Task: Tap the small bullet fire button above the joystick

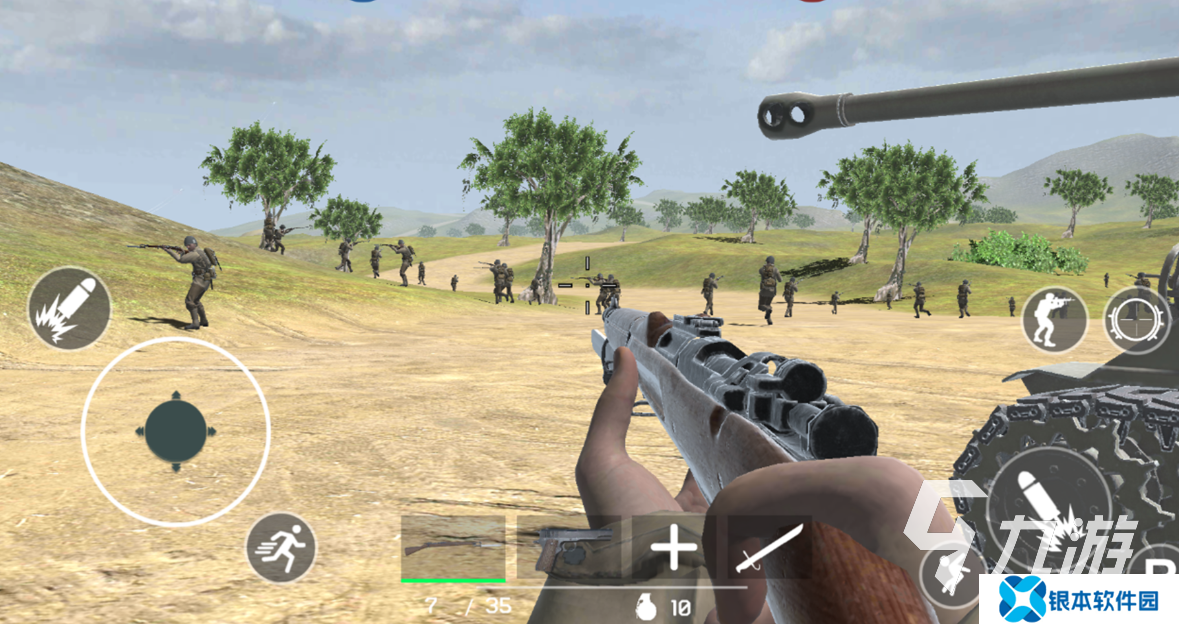Action: click(x=69, y=308)
